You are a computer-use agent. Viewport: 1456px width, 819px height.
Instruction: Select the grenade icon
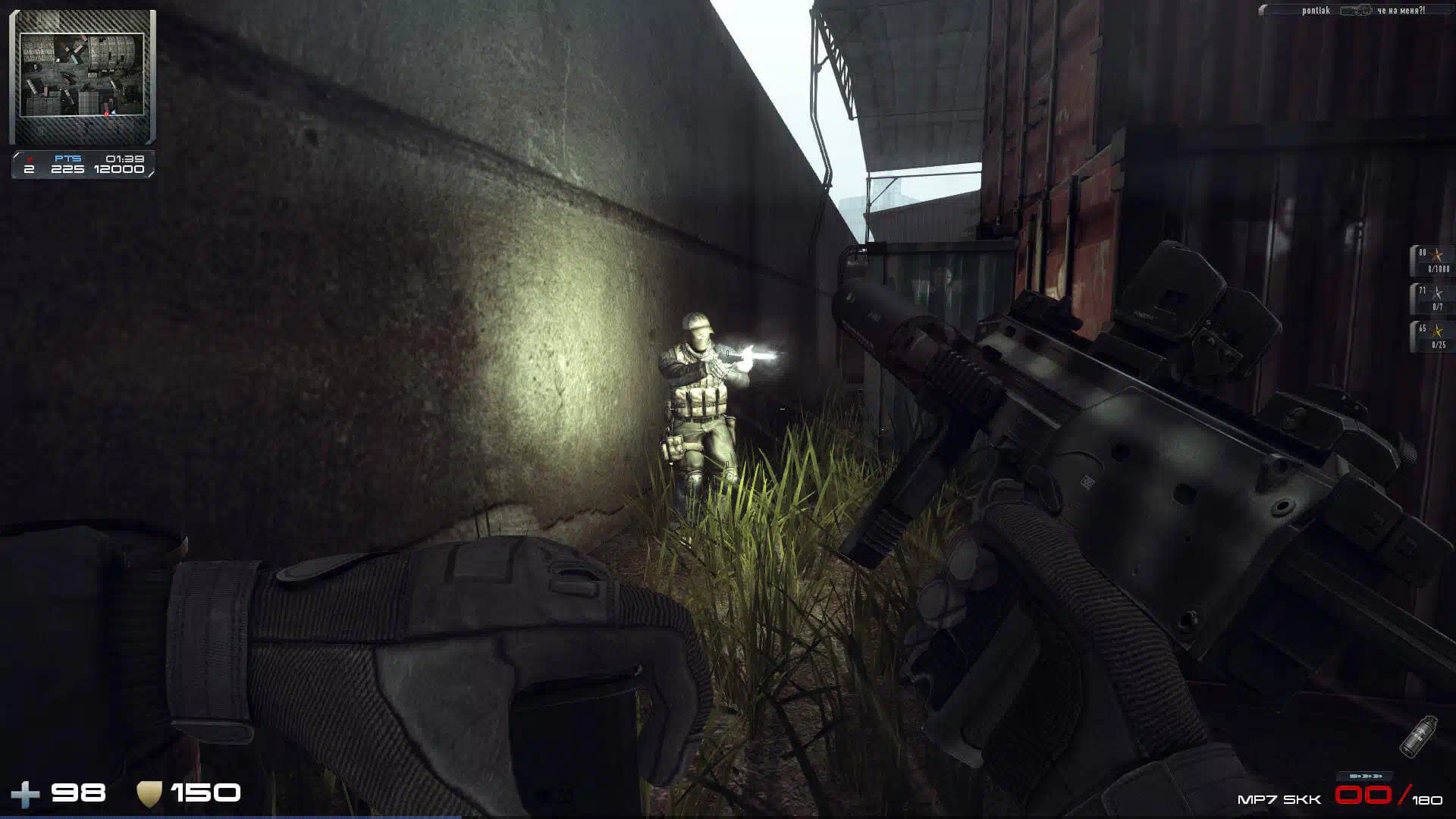pos(1418,735)
